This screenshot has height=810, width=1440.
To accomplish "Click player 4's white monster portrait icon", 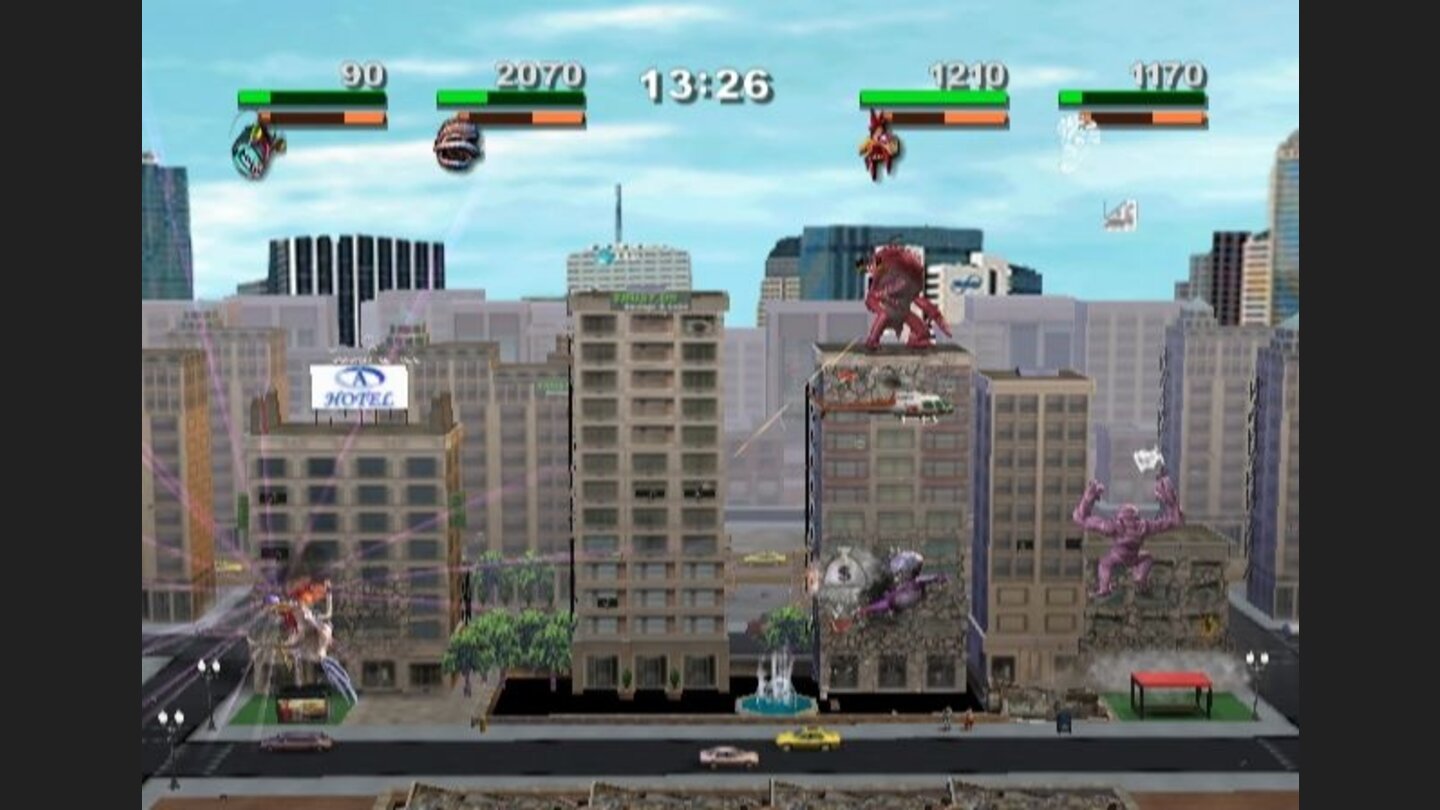I will point(1073,140).
